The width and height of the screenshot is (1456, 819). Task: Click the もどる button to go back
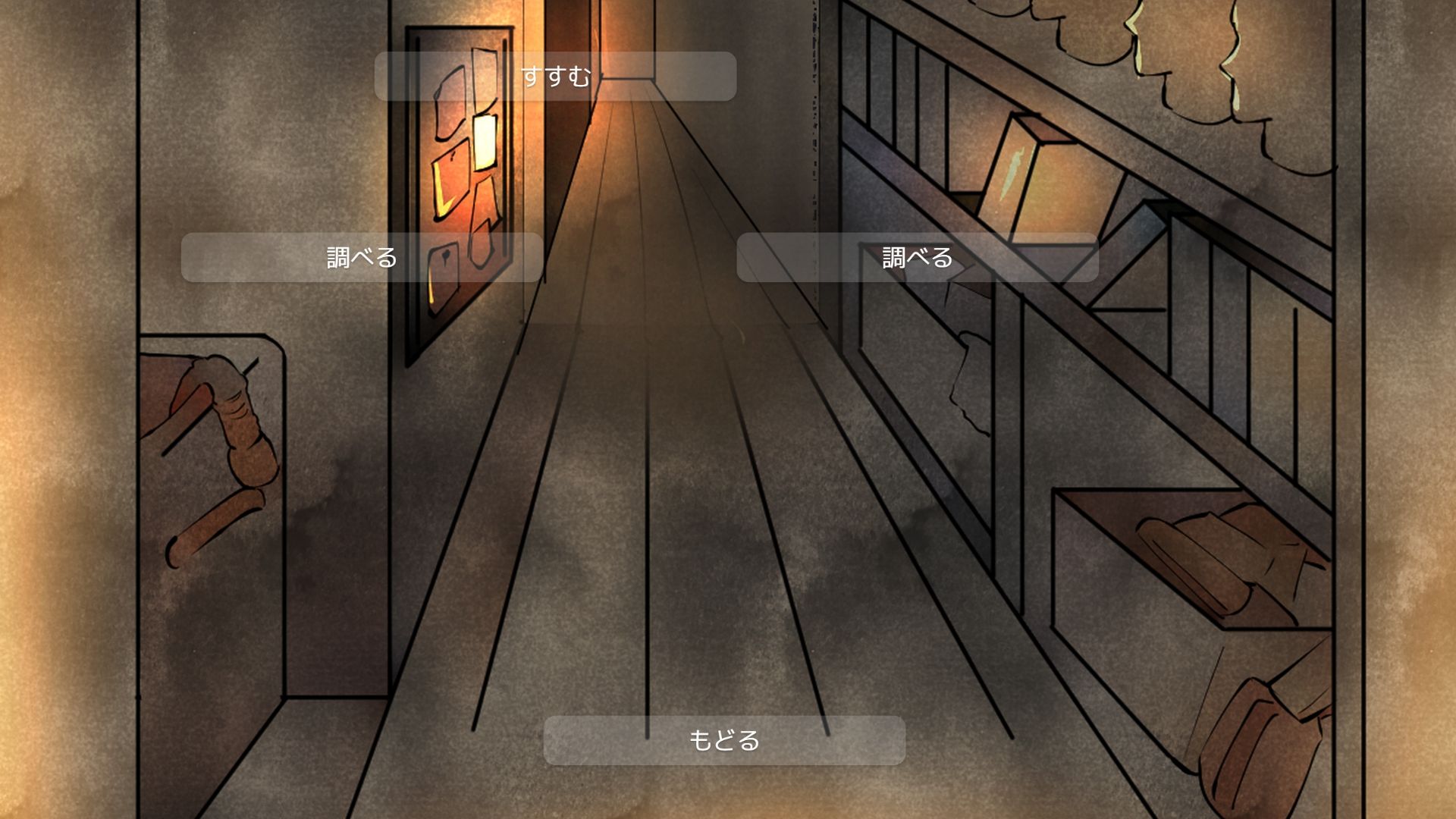(724, 740)
